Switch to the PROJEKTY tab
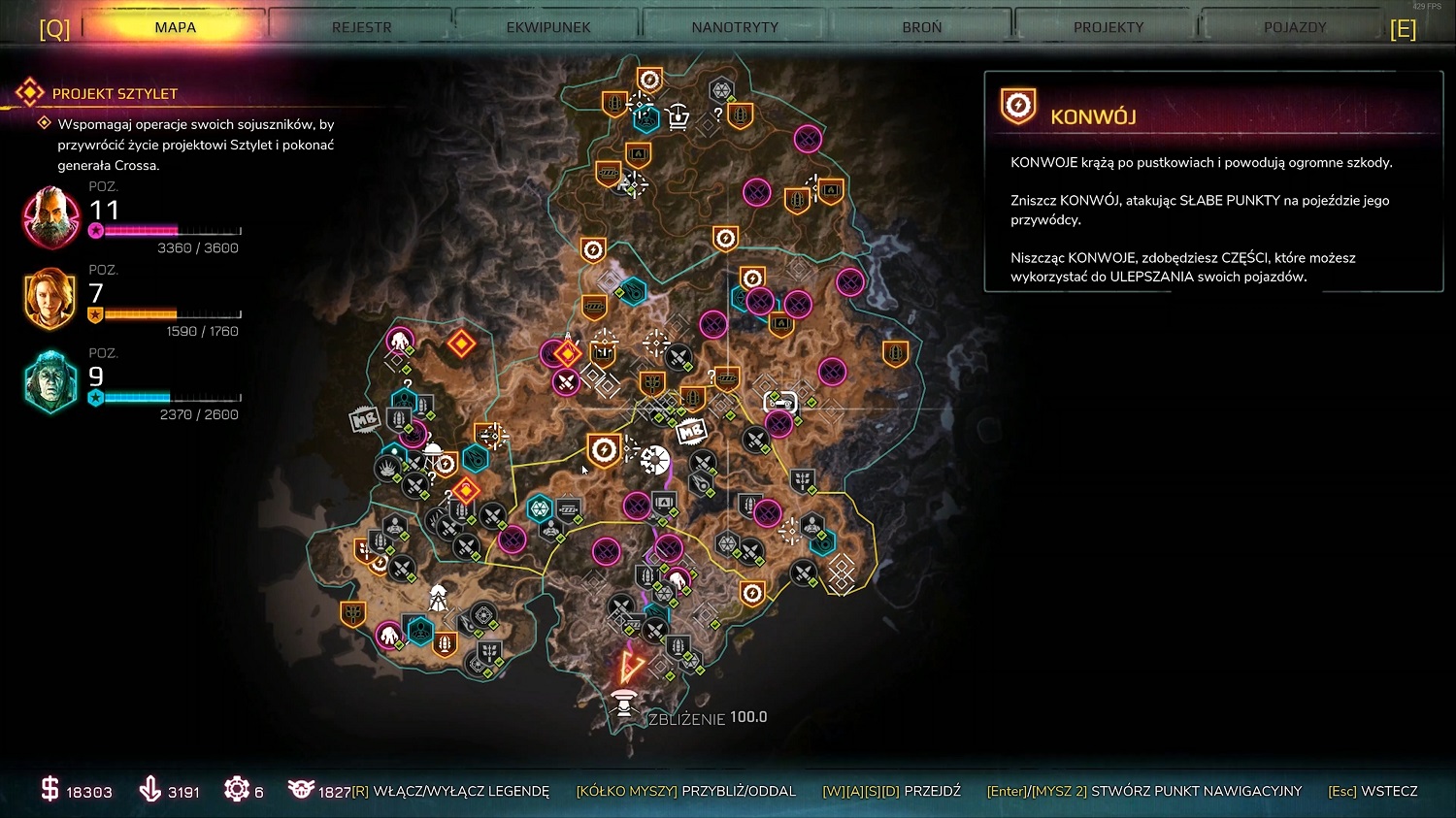1456x818 pixels. (1109, 27)
